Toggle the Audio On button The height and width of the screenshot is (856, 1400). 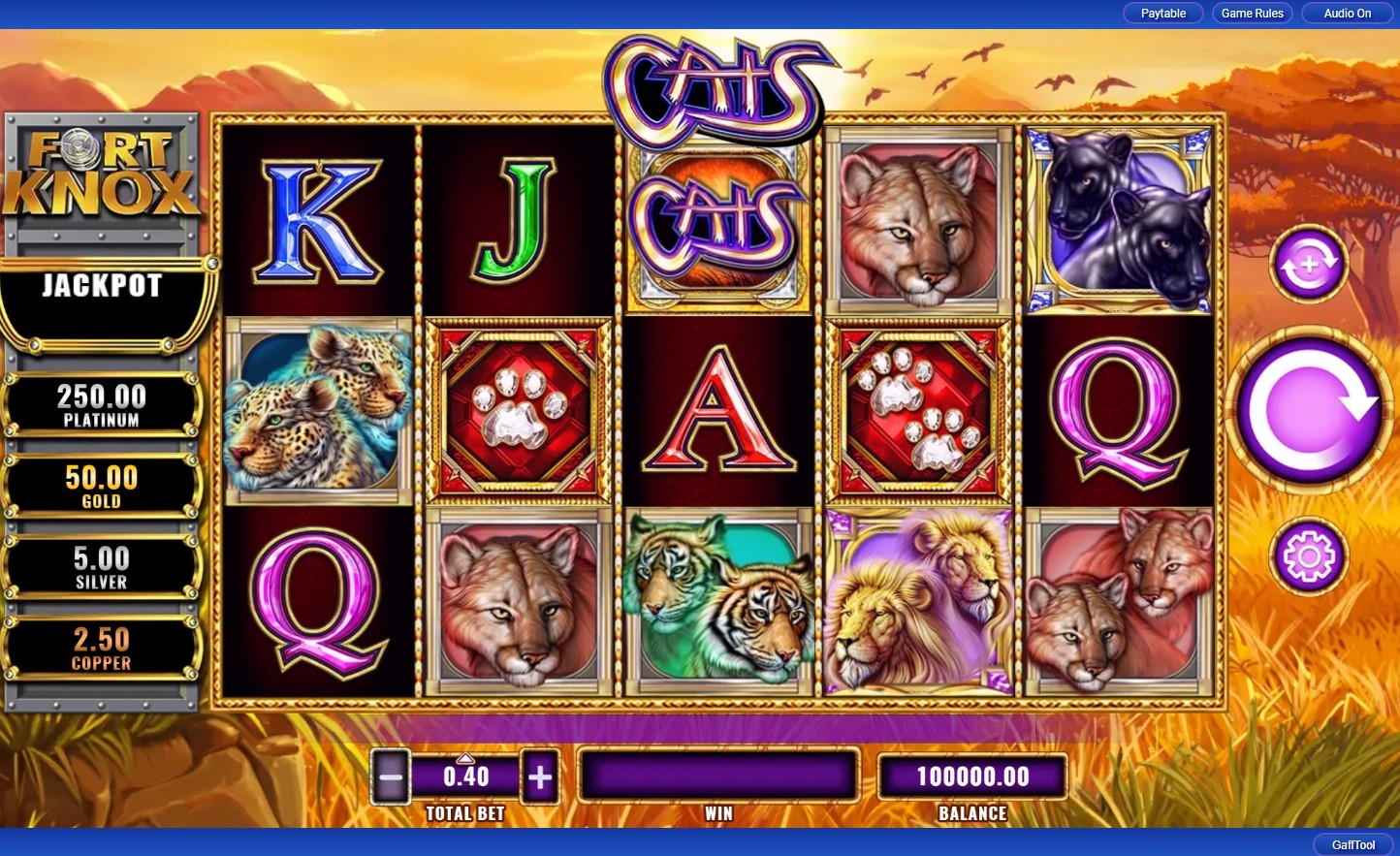click(x=1347, y=14)
